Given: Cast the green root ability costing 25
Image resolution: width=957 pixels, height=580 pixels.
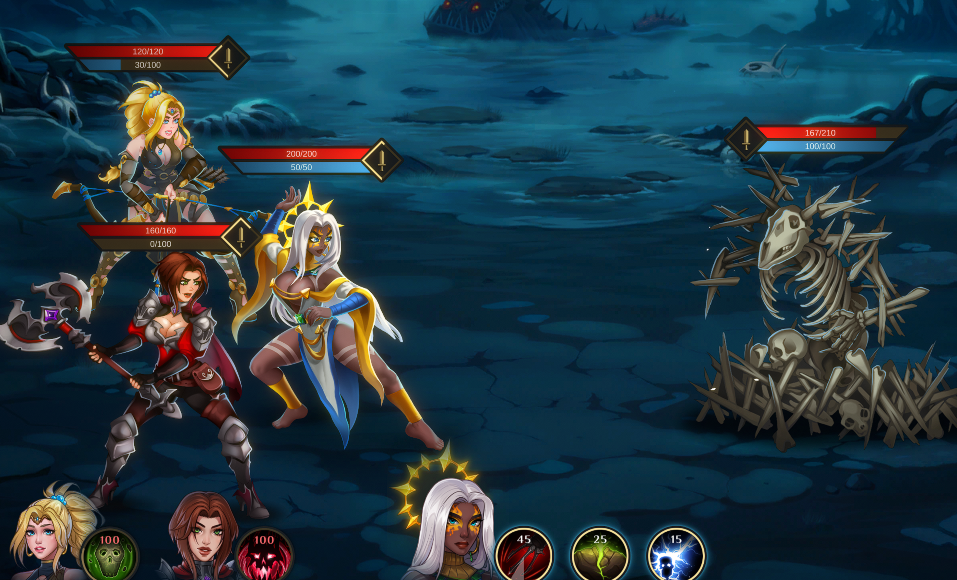Looking at the screenshot, I should pos(600,555).
